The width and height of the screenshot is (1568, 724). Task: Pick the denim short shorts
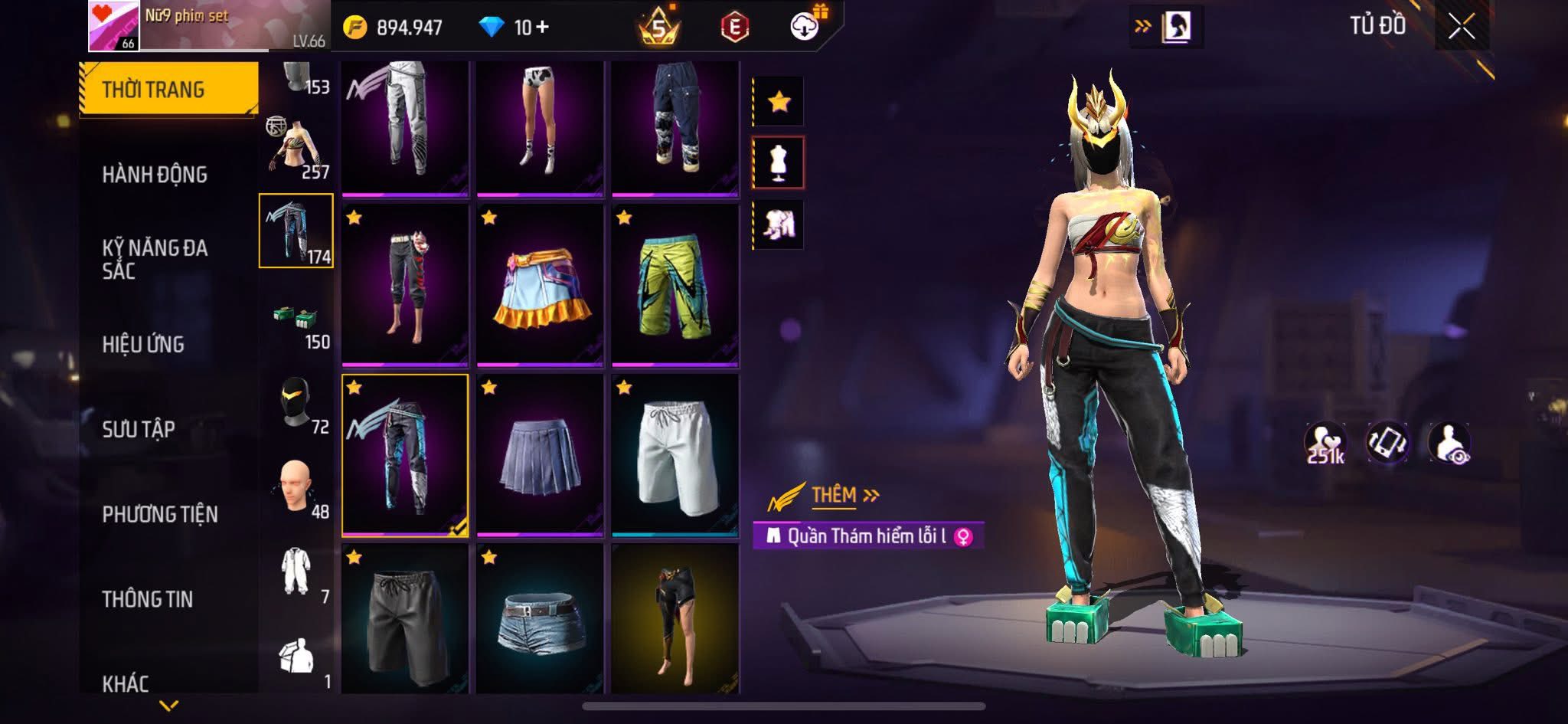[x=540, y=619]
